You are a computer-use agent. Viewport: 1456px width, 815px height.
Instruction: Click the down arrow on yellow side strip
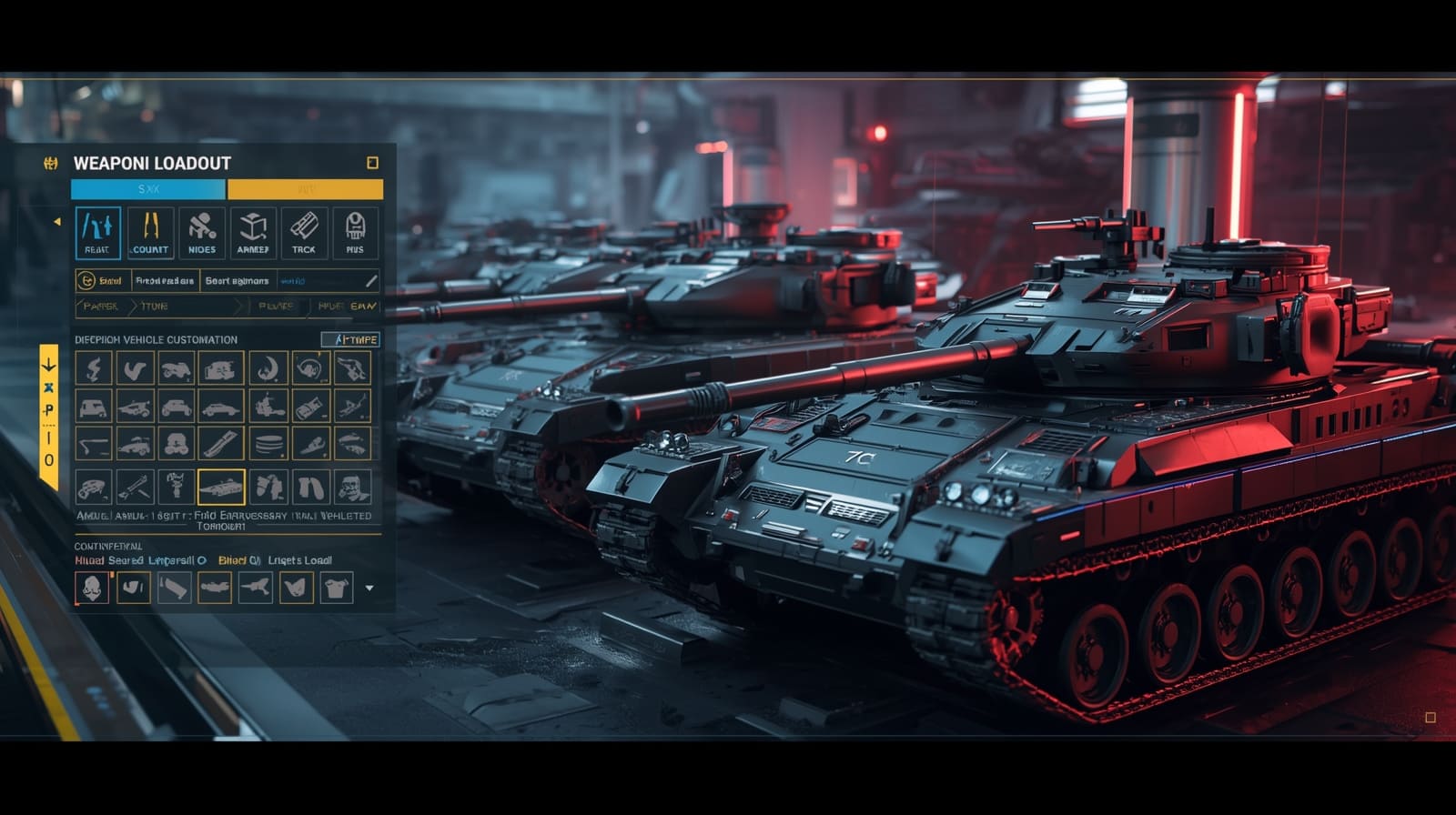tap(49, 366)
